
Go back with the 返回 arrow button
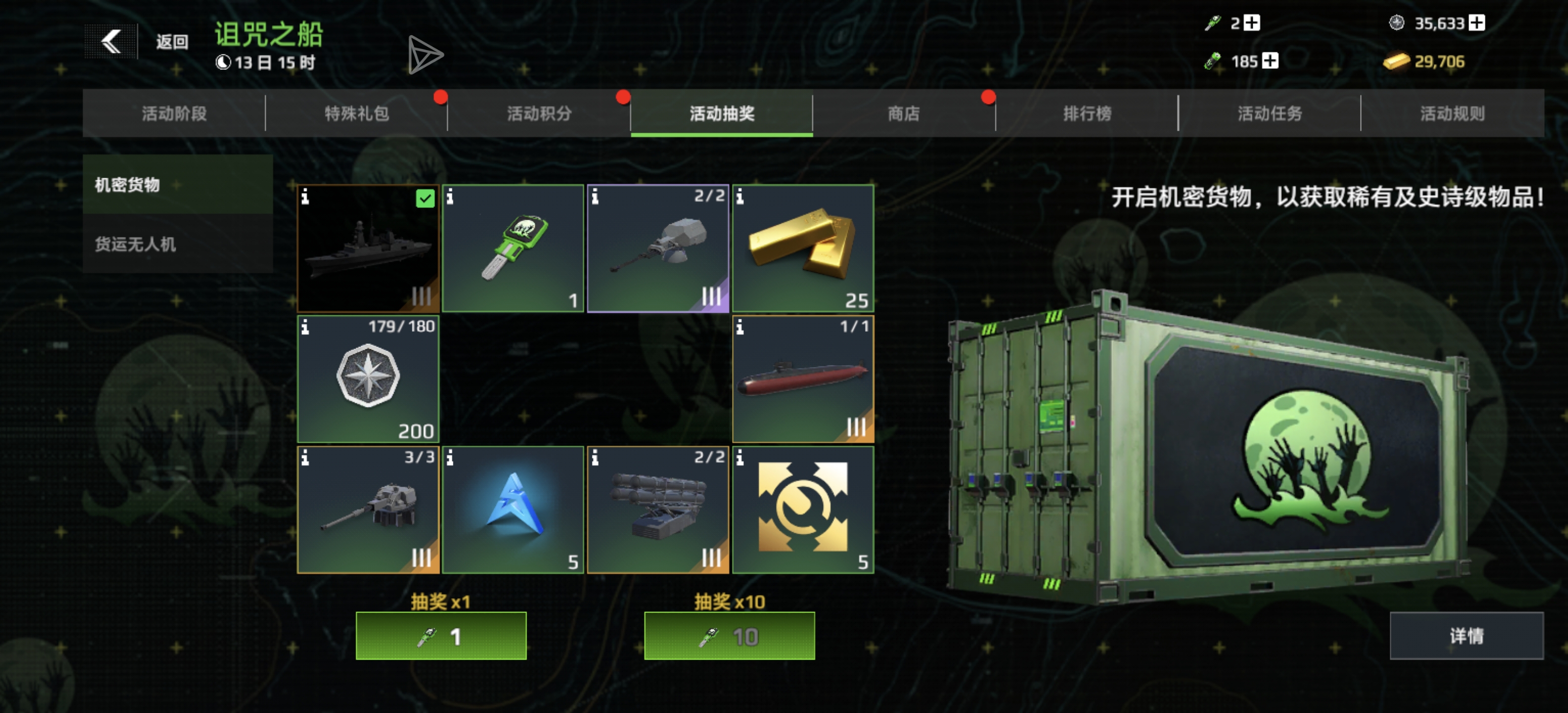click(x=111, y=42)
